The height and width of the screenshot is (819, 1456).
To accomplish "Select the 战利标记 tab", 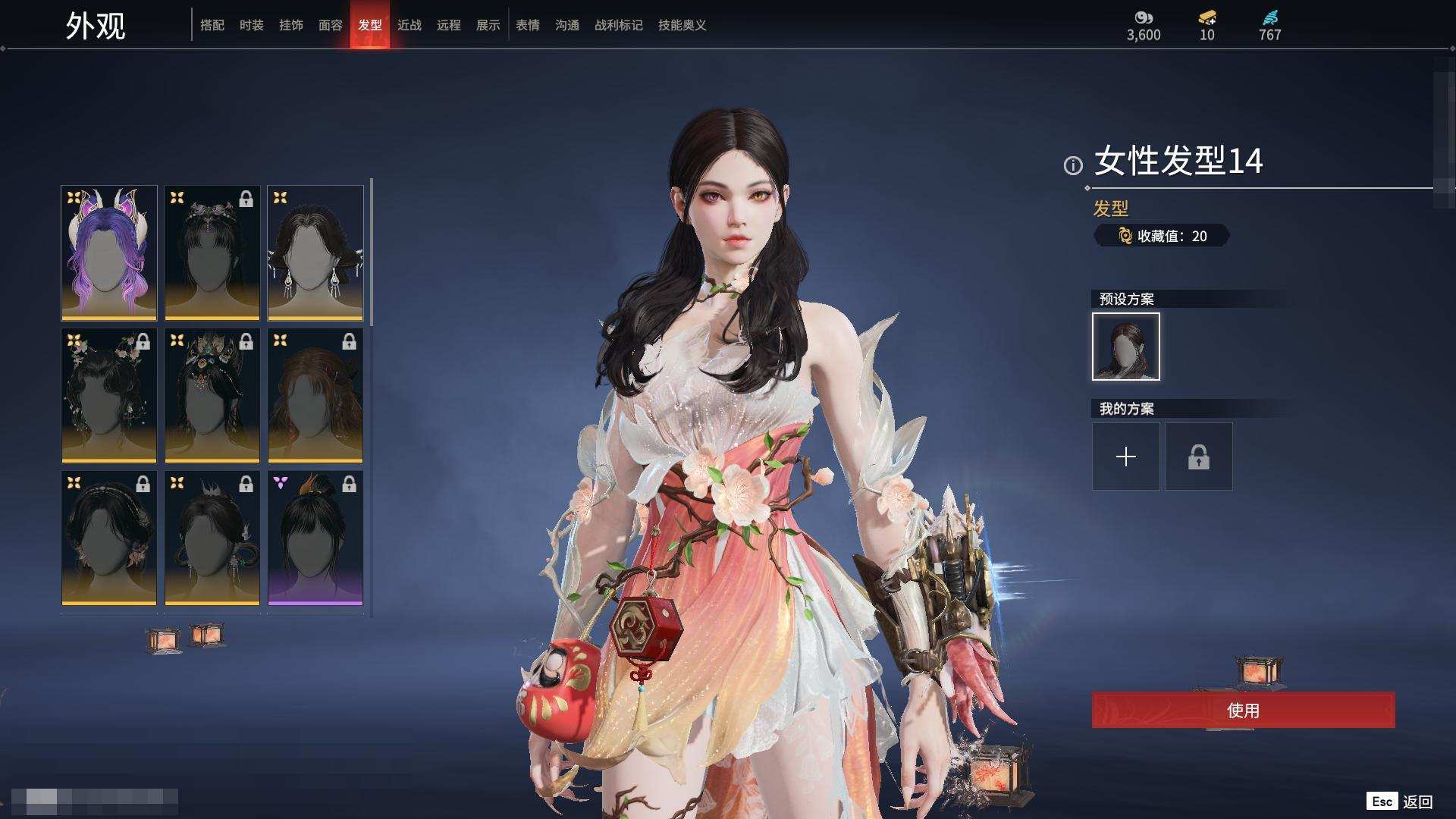I will coord(619,25).
